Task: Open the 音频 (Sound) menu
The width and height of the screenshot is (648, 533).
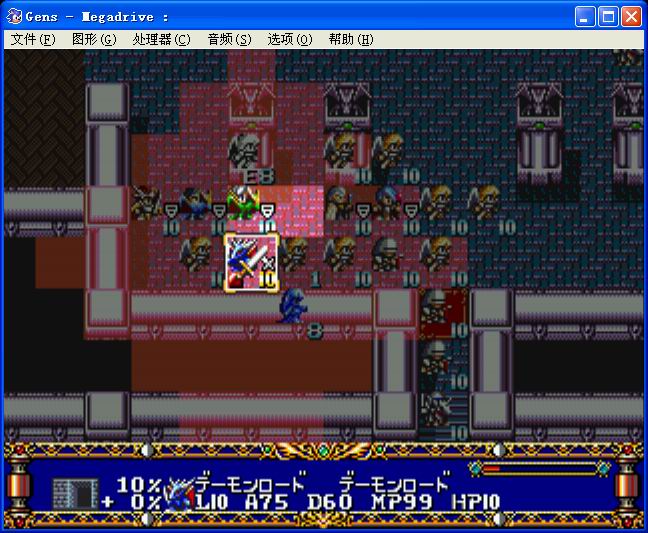Action: [229, 39]
